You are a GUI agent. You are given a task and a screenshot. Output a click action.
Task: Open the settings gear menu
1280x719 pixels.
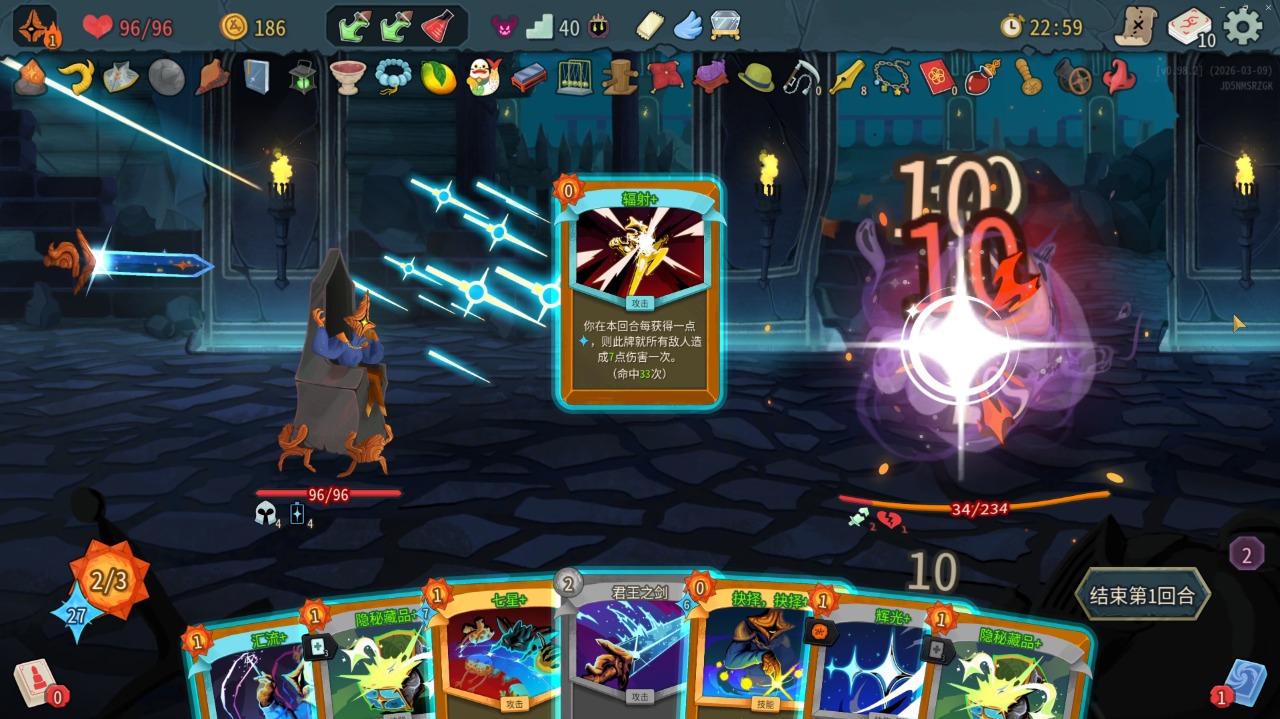(x=1243, y=26)
